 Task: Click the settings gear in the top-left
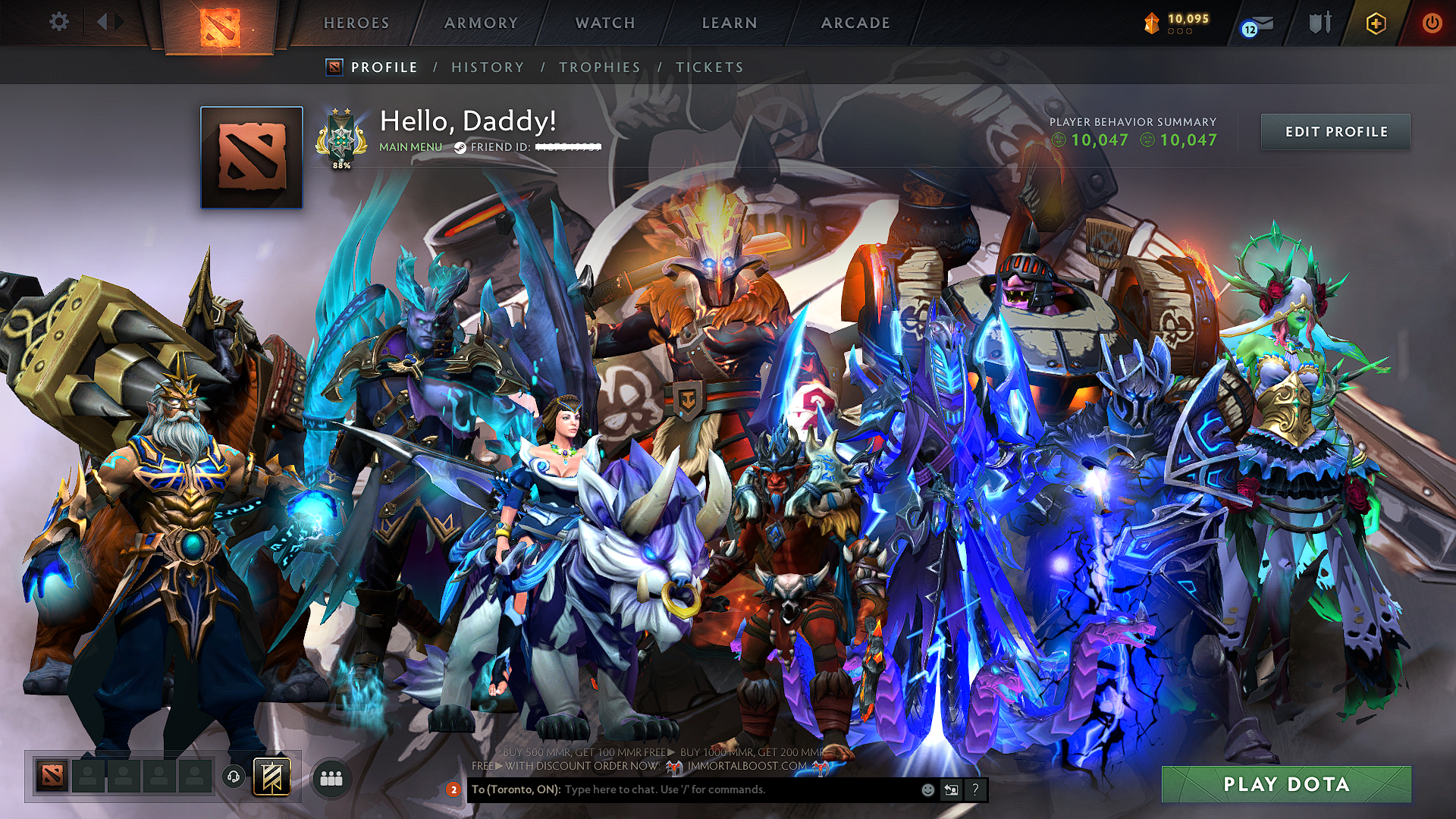(x=58, y=23)
